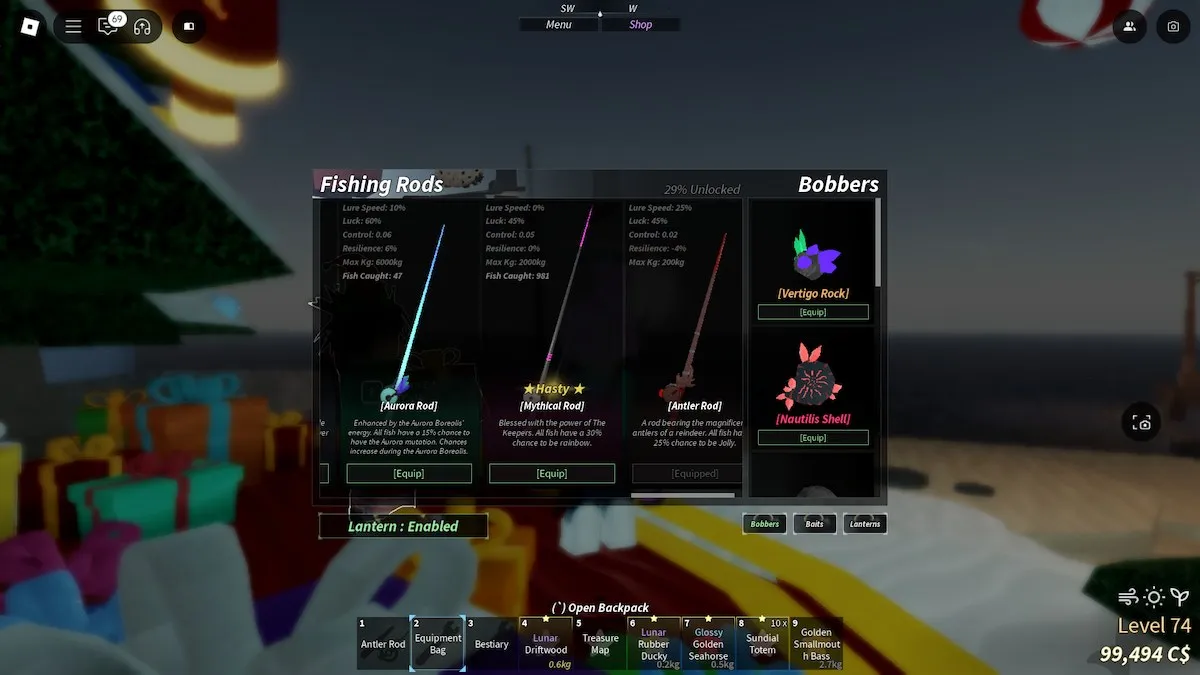Open the Baits tab
This screenshot has width=1200, height=675.
[x=815, y=524]
